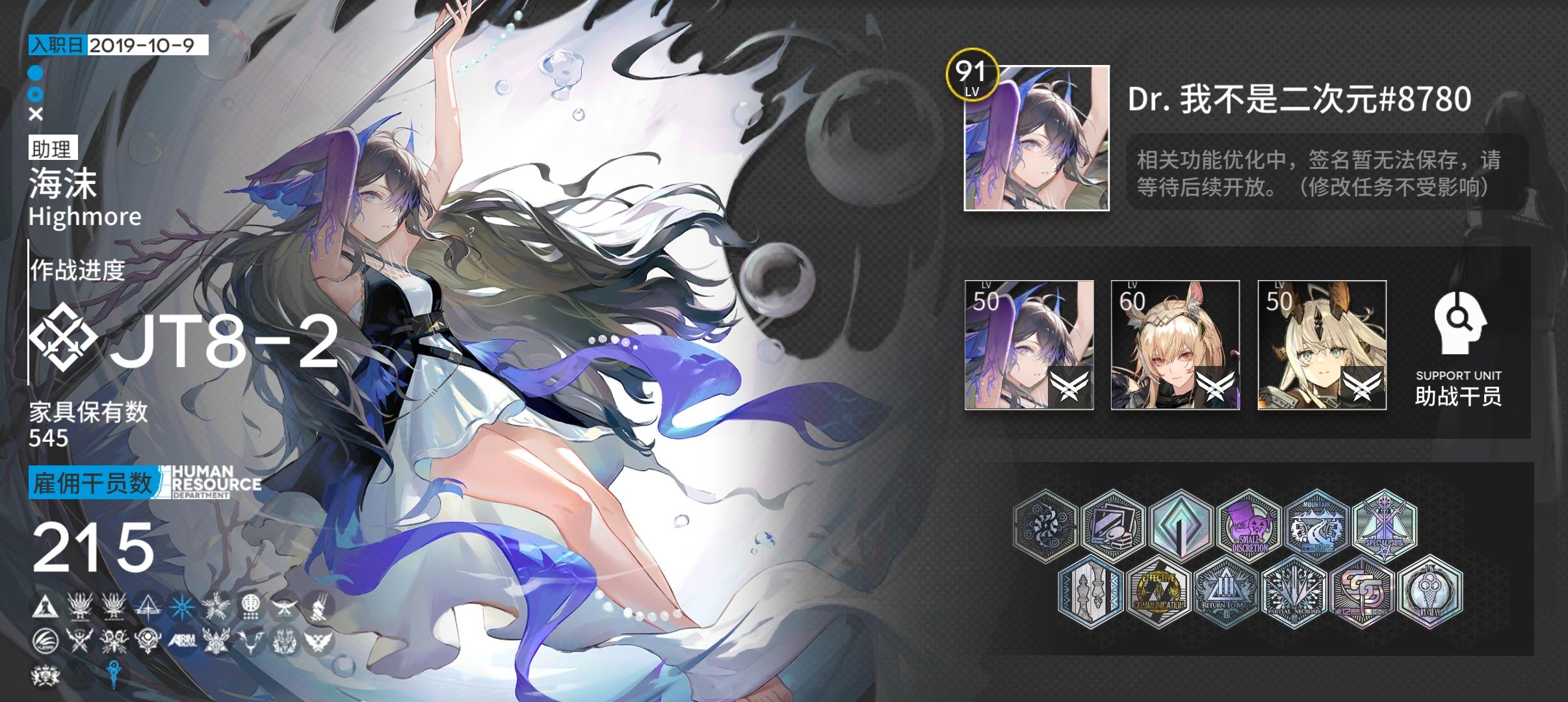The height and width of the screenshot is (702, 1568).
Task: Click the X marker below the dots
Action: pyautogui.click(x=36, y=115)
